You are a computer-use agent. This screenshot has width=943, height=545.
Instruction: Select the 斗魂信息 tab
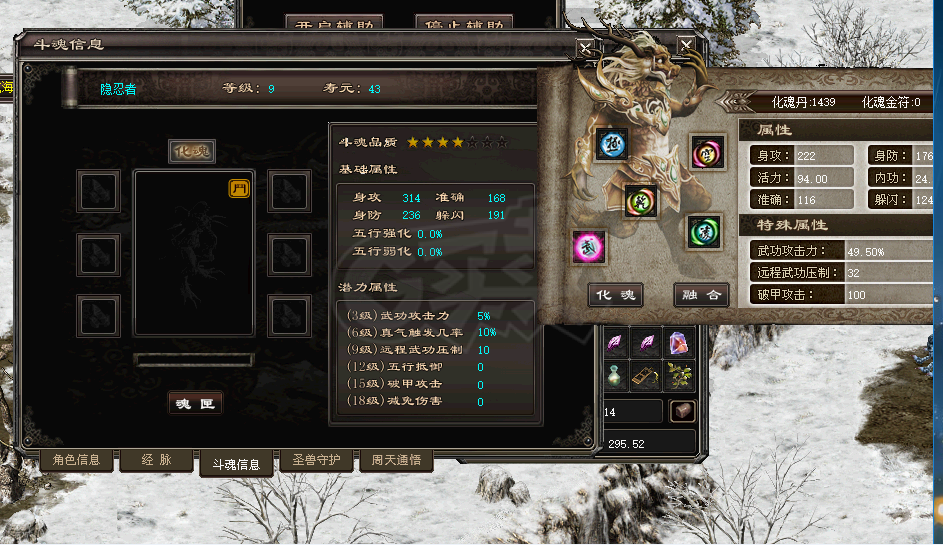235,464
